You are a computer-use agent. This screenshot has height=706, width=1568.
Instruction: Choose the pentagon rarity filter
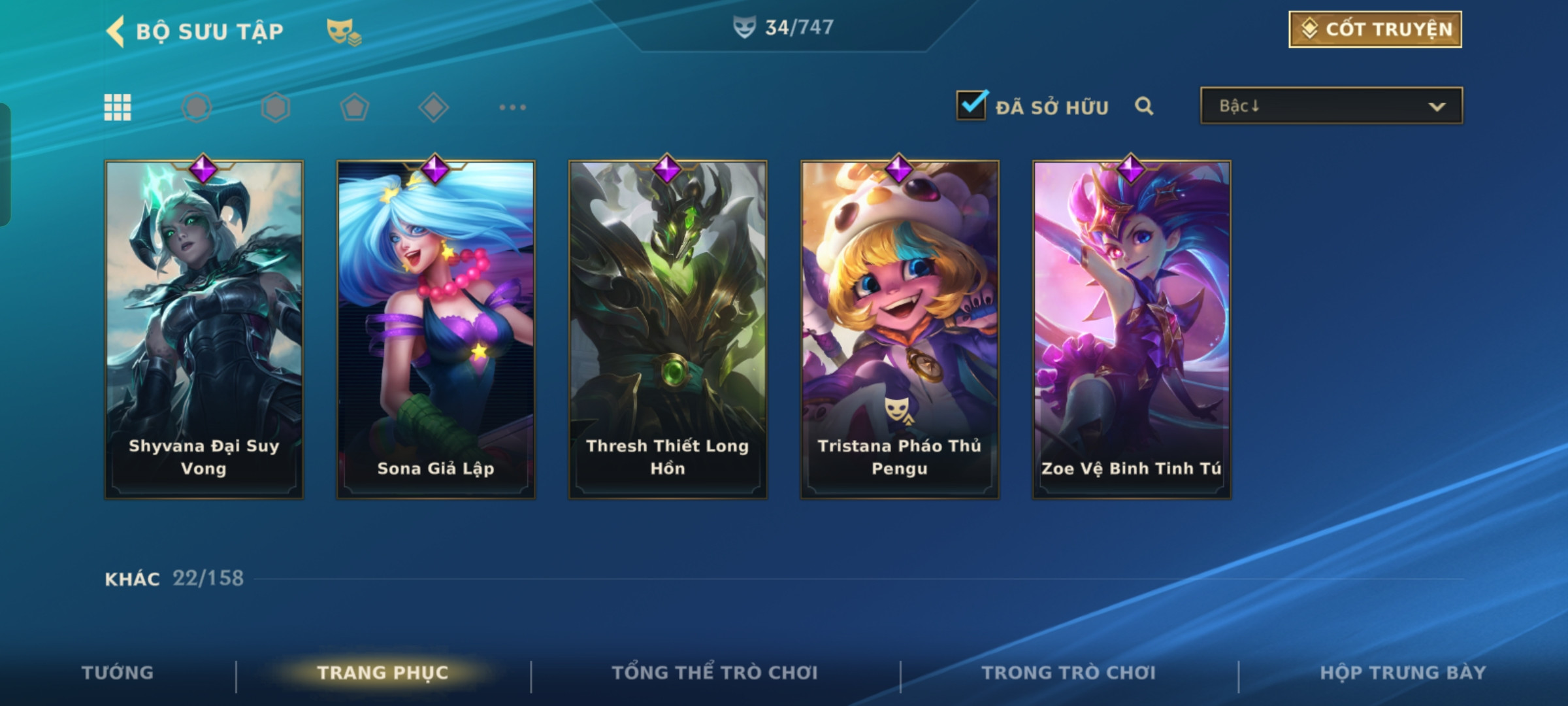click(x=354, y=107)
